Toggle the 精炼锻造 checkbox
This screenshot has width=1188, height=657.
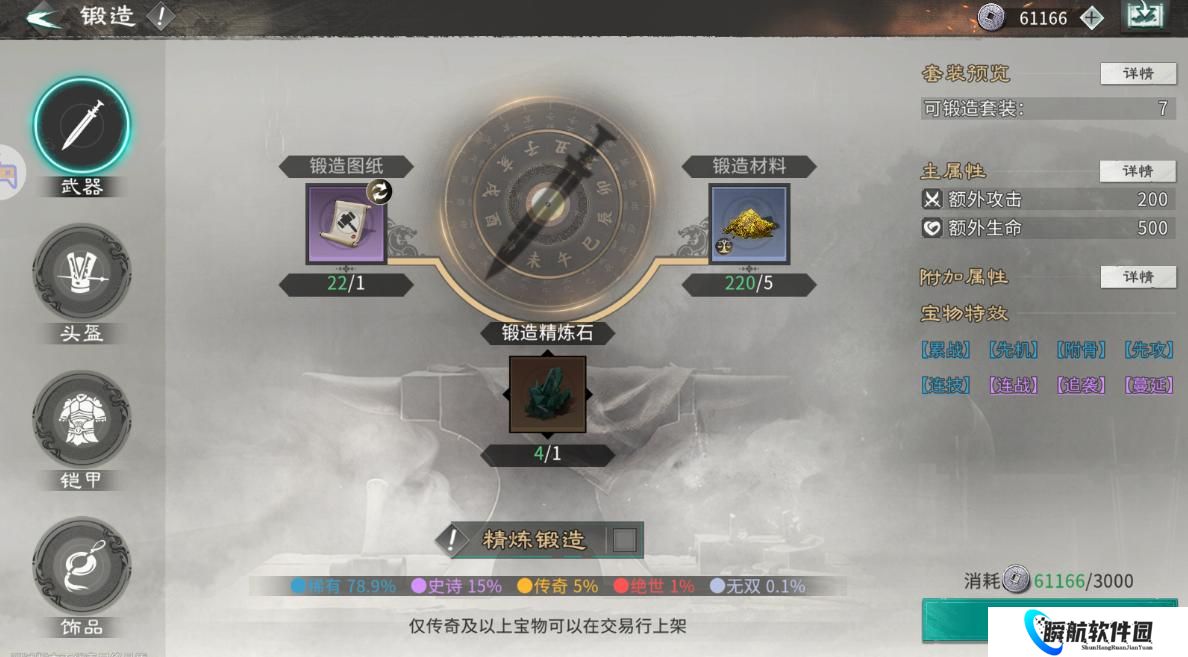pyautogui.click(x=624, y=540)
